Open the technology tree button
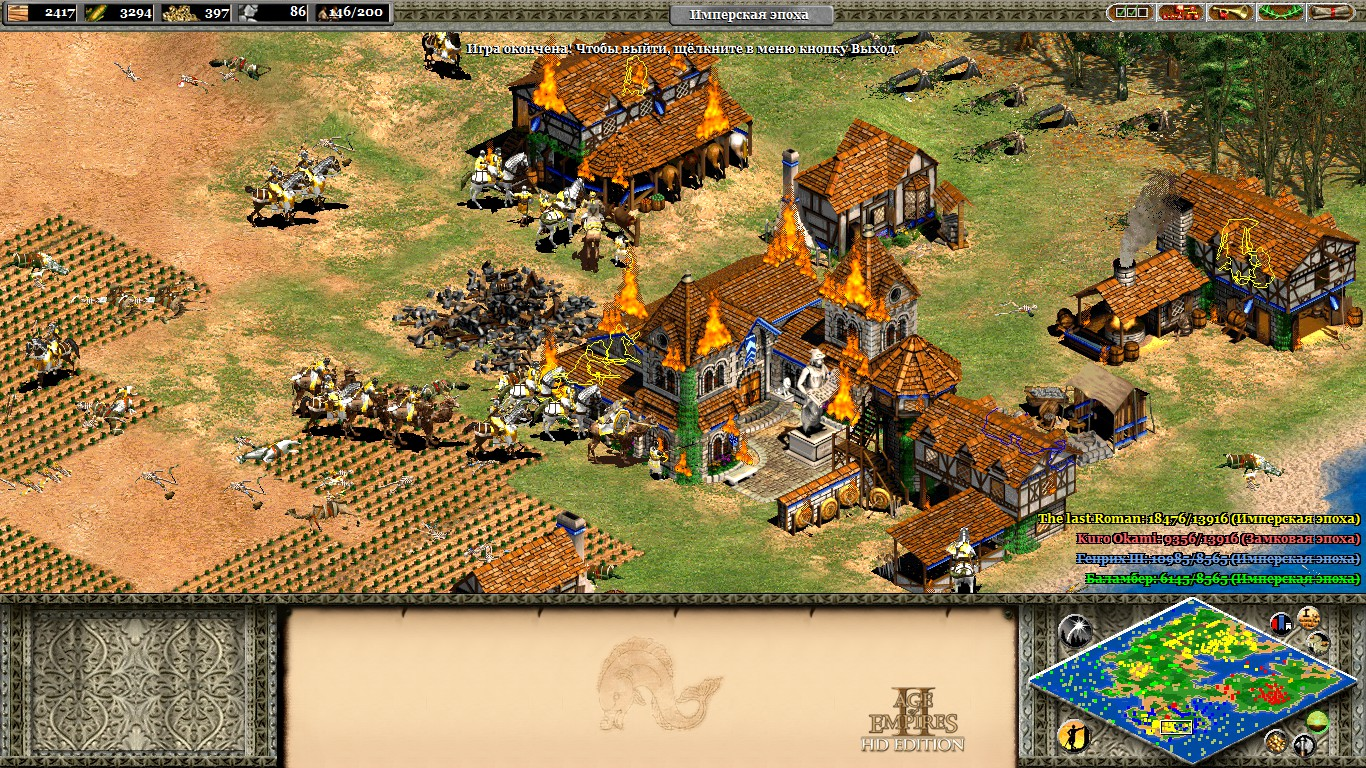 tap(1180, 13)
